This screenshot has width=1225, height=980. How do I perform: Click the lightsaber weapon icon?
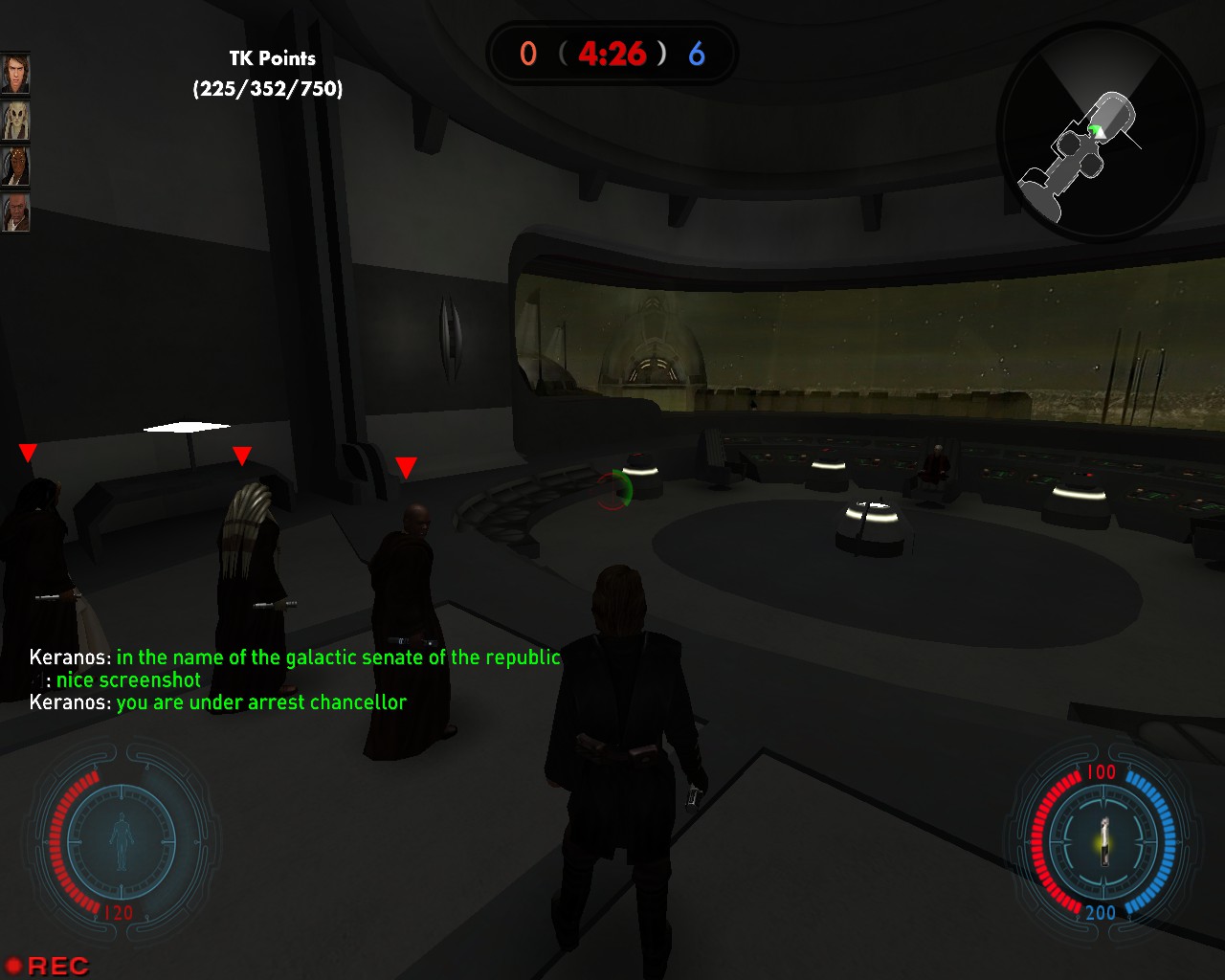coord(1103,840)
